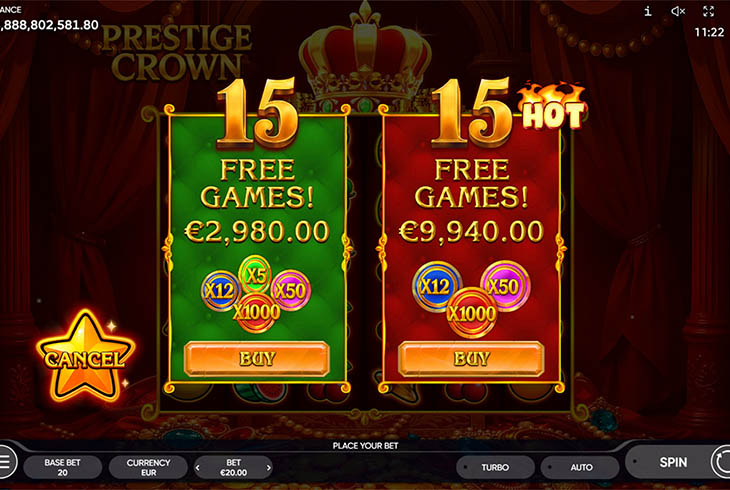Buy the €9,940.00 HOT free games package
This screenshot has height=490, width=730.
click(x=470, y=358)
